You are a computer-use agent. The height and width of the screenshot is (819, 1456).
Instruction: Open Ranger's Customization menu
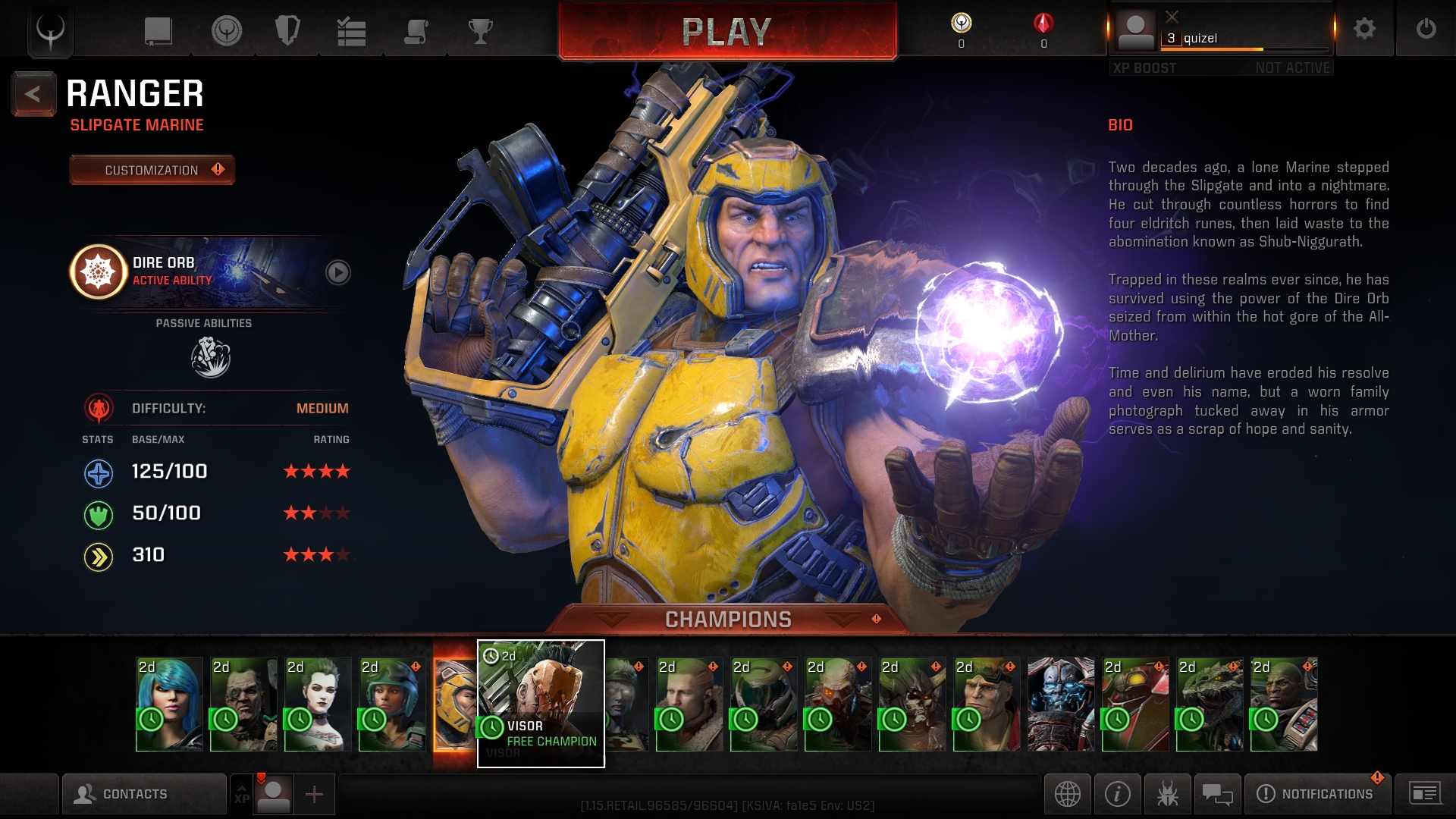click(152, 170)
